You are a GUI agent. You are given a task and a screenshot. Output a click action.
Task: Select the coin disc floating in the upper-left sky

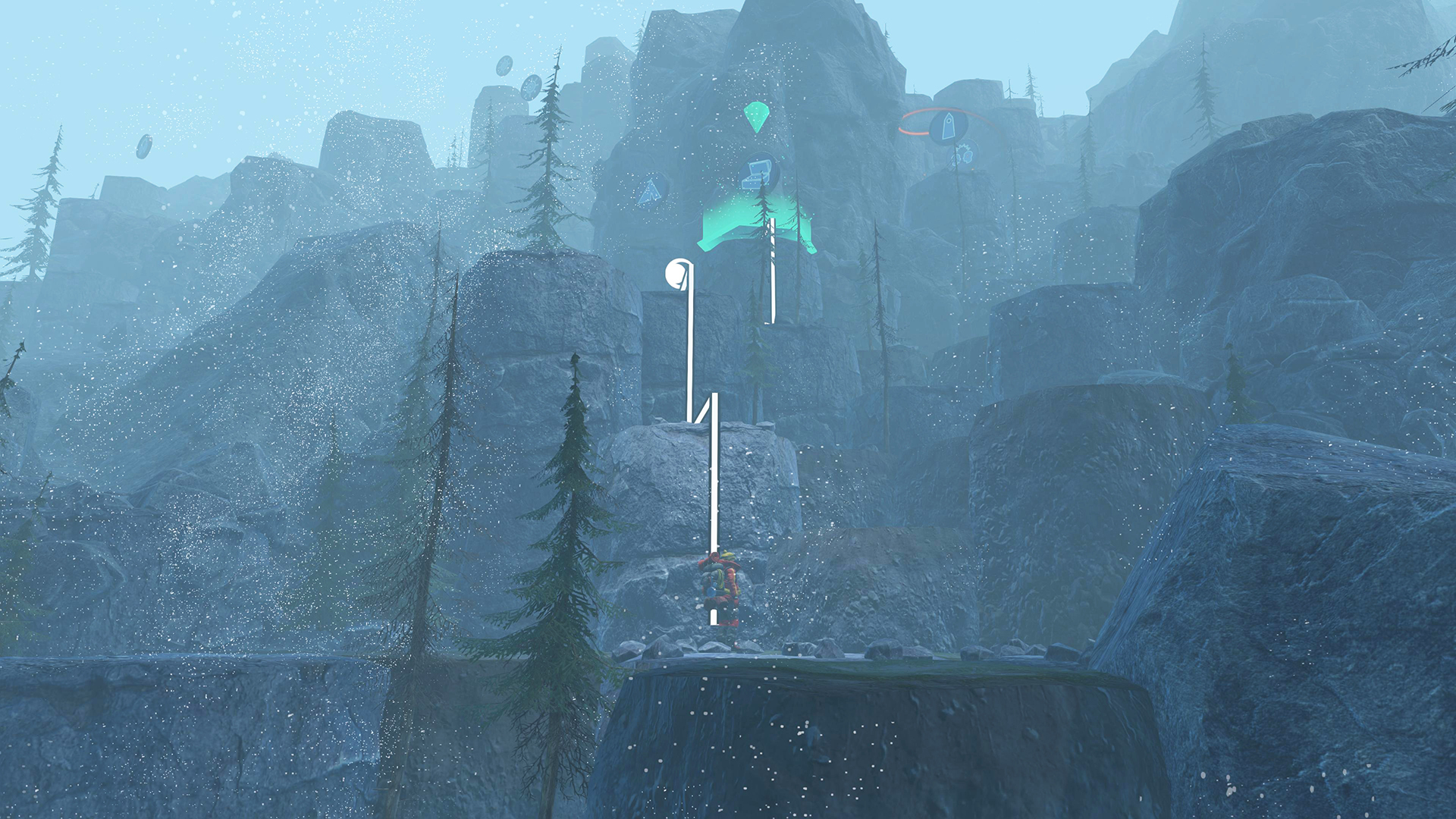(x=503, y=64)
